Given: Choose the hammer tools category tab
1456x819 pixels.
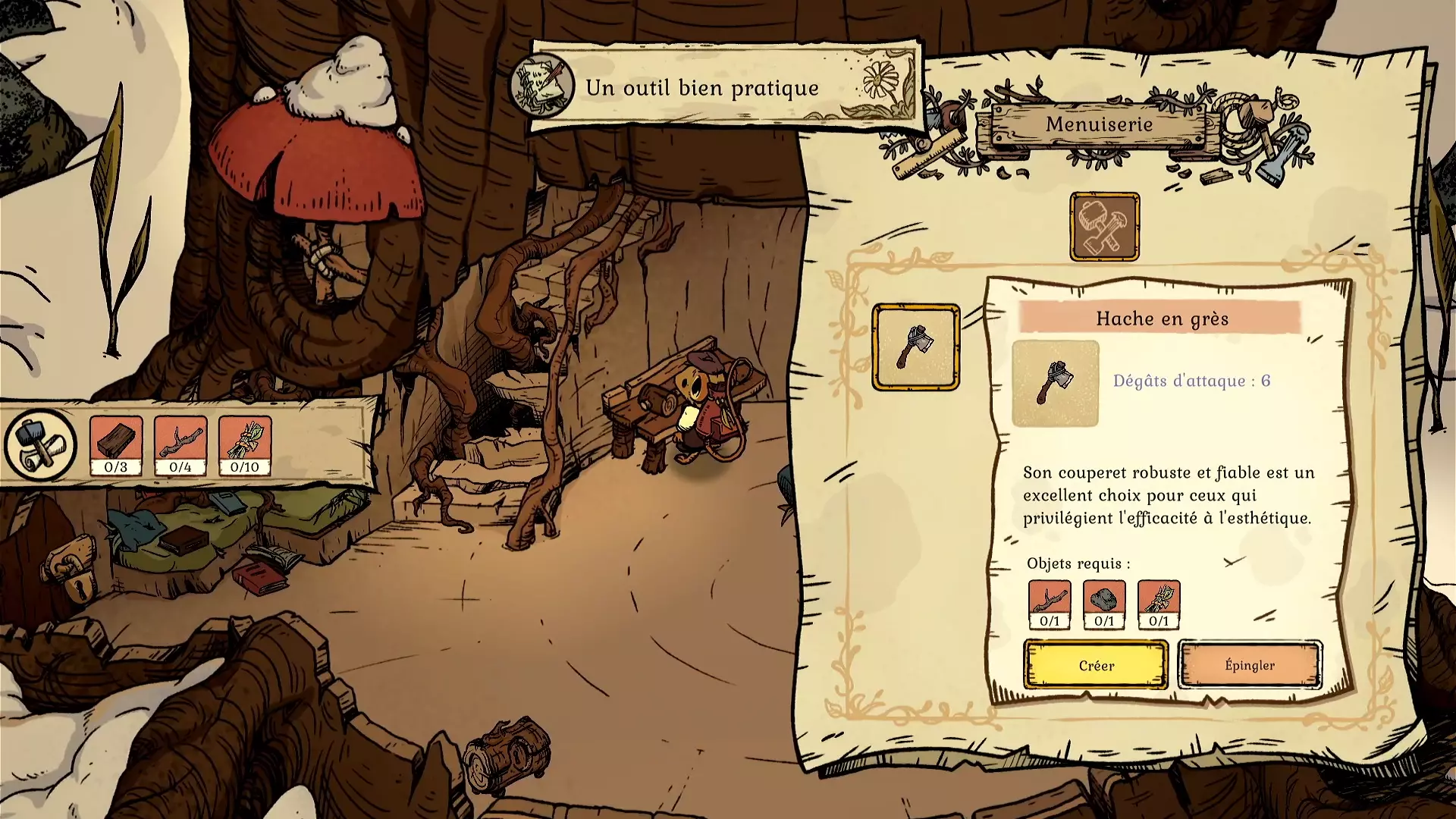Looking at the screenshot, I should (1104, 226).
